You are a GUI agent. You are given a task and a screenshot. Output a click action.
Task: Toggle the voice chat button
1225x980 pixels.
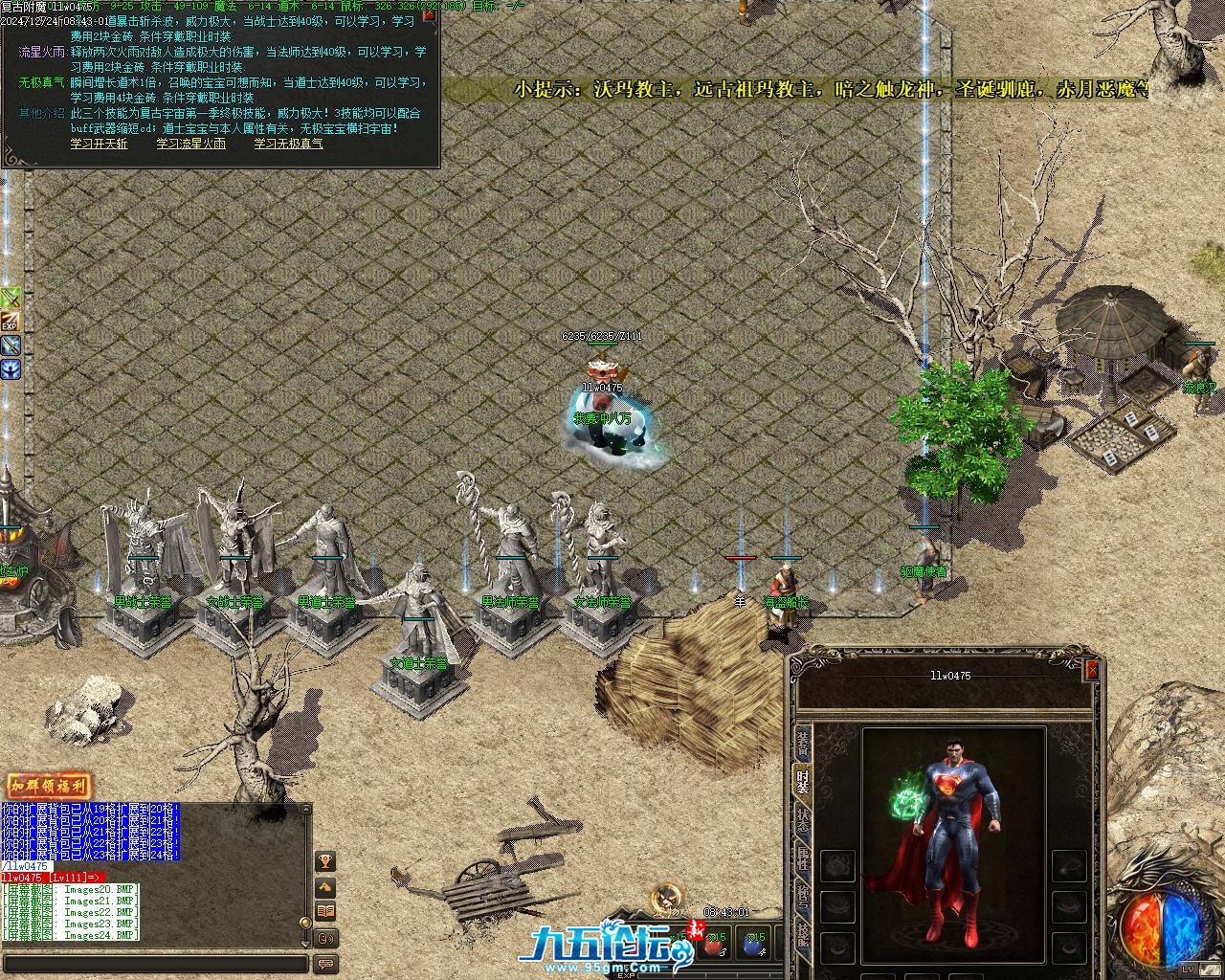click(x=325, y=938)
